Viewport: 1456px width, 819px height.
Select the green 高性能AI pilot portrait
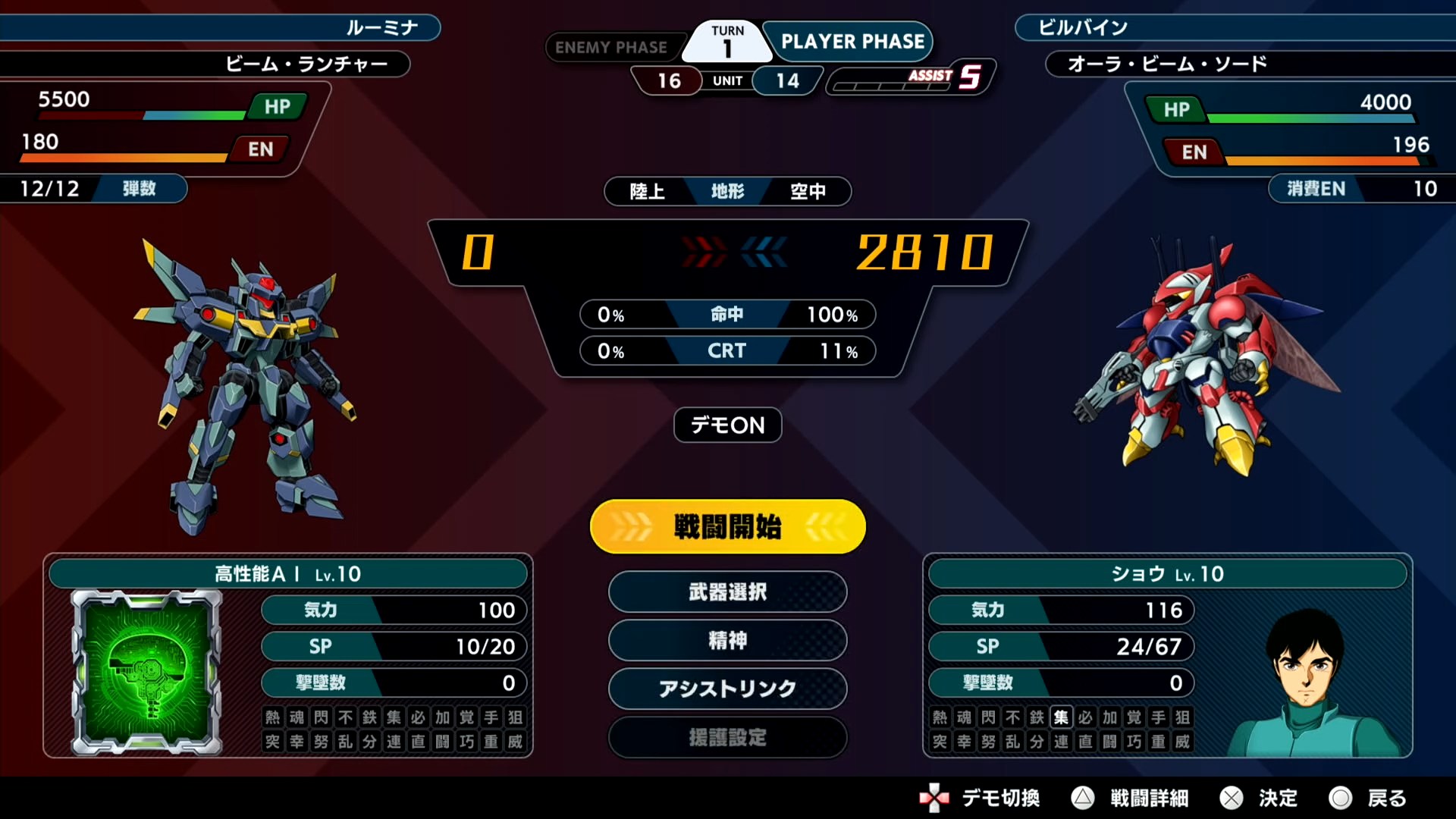coord(147,673)
